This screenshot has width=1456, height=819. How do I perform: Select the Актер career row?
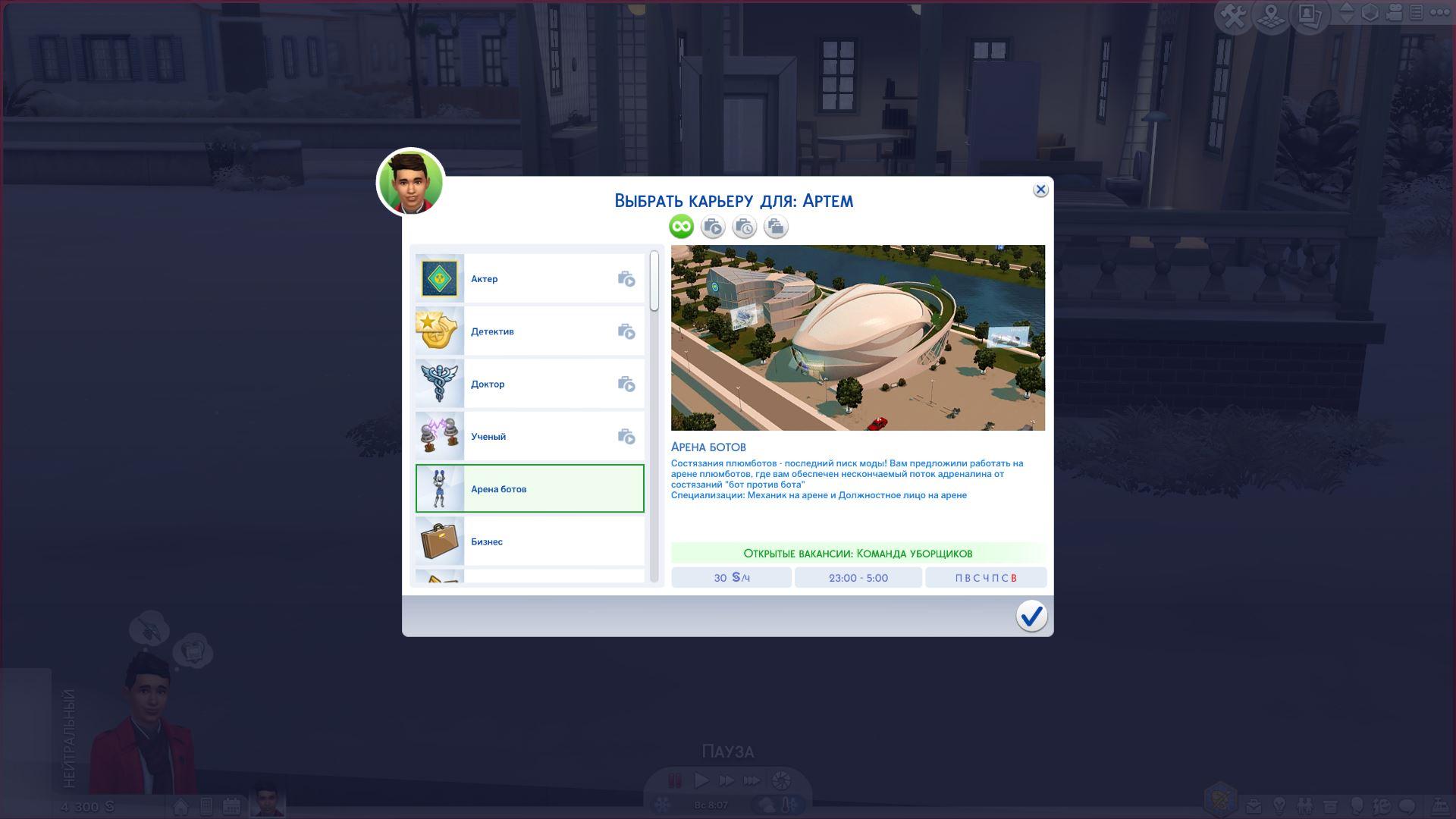click(529, 279)
